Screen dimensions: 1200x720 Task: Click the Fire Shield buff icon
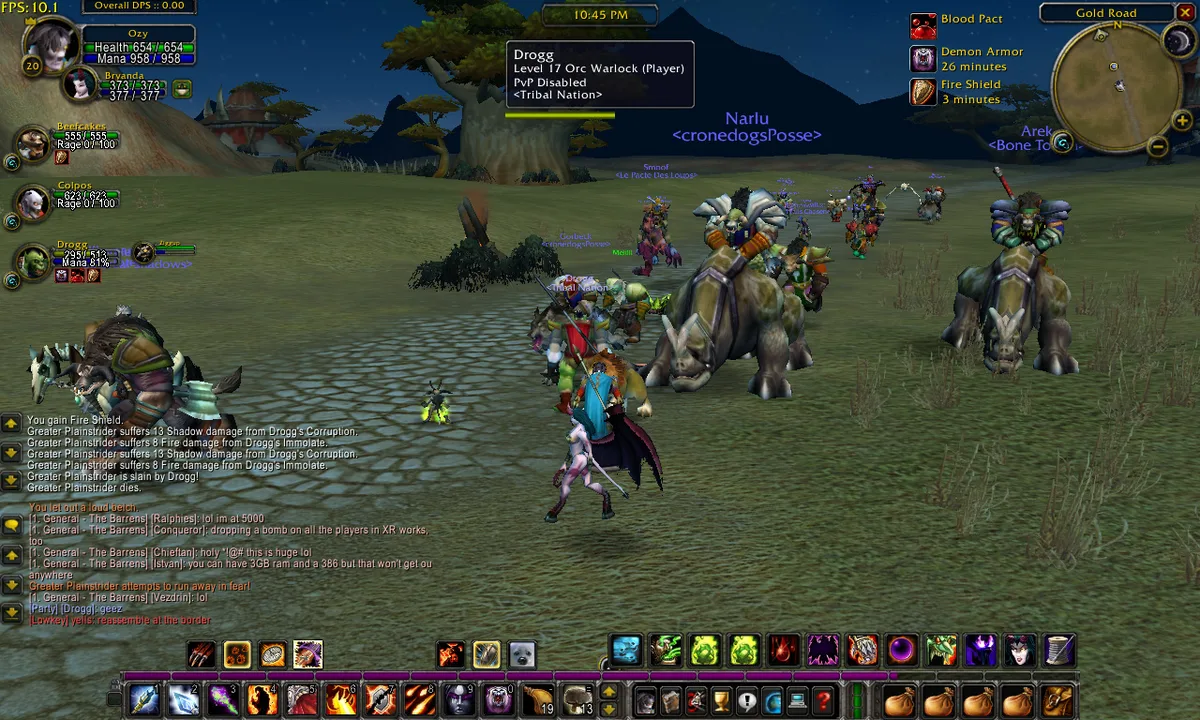point(922,92)
